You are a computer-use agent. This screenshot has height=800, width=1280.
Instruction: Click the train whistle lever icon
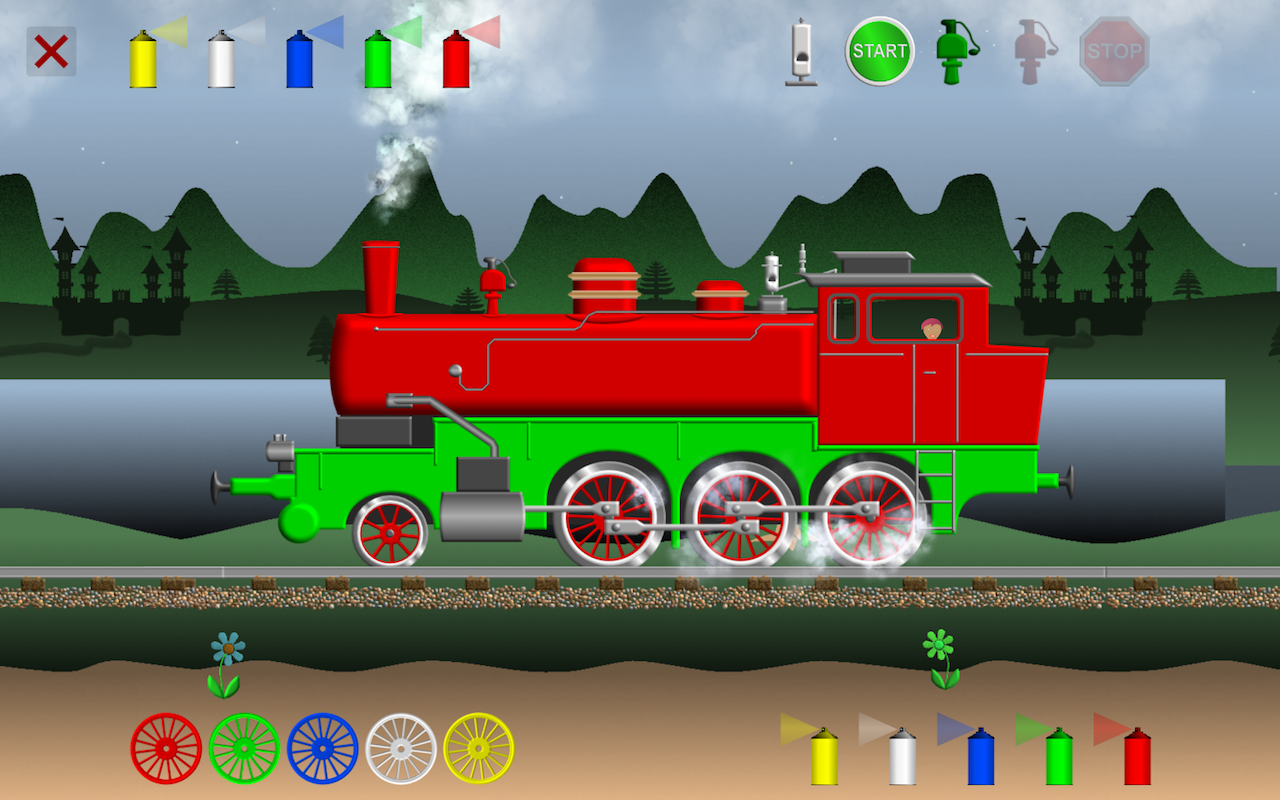click(800, 50)
